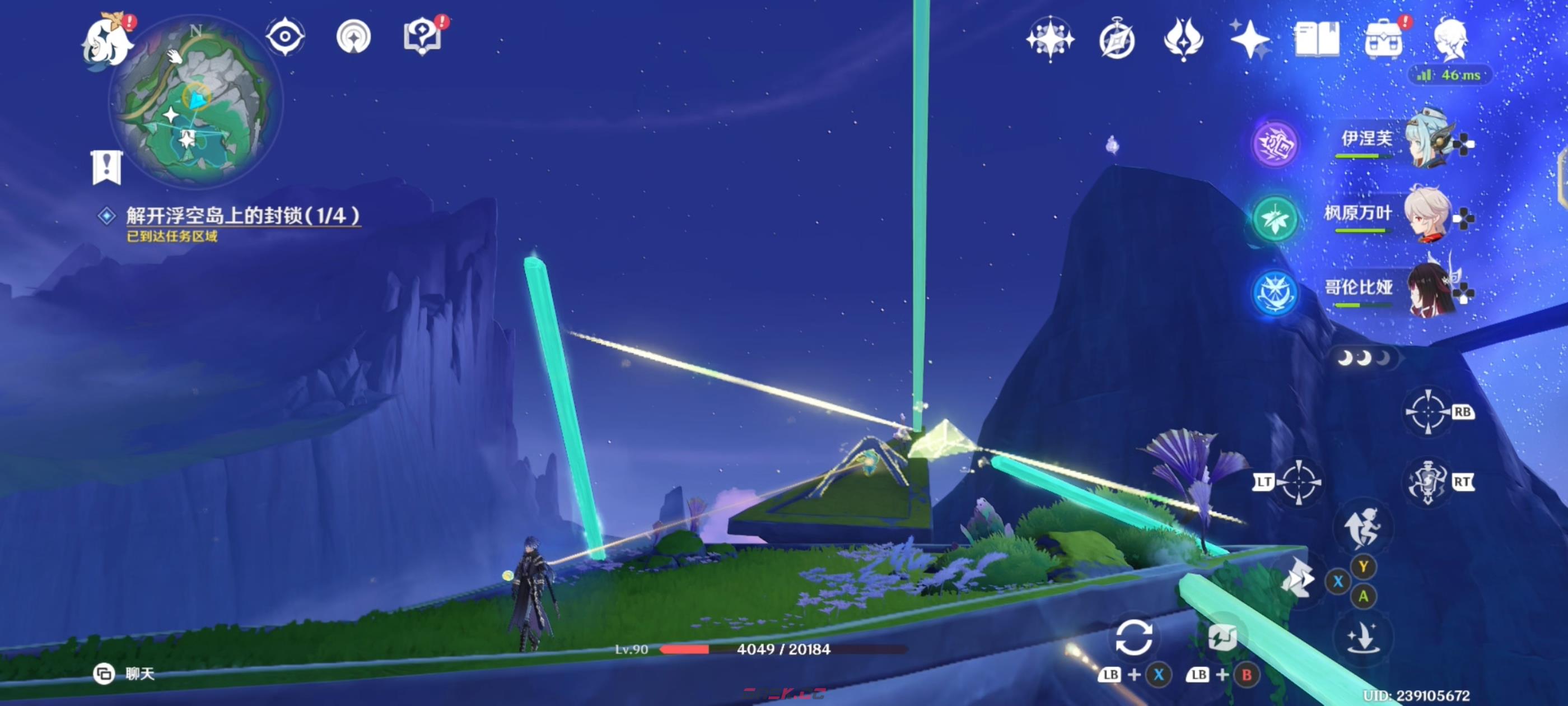Activate the sprint dash button
This screenshot has height=706, width=1568.
point(1298,578)
